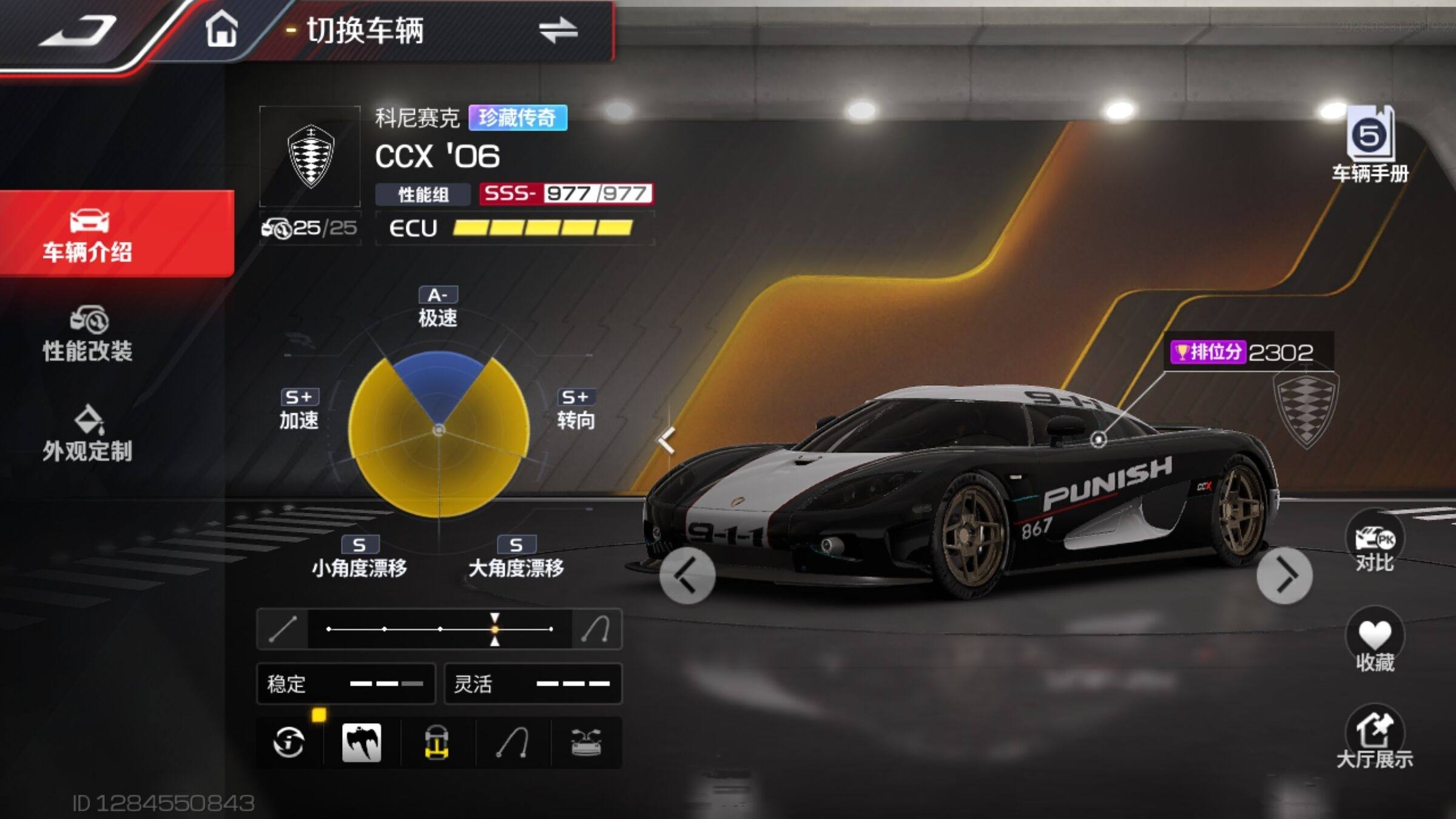Switch to the 性能改装 tab
1456x819 pixels.
pos(88,335)
